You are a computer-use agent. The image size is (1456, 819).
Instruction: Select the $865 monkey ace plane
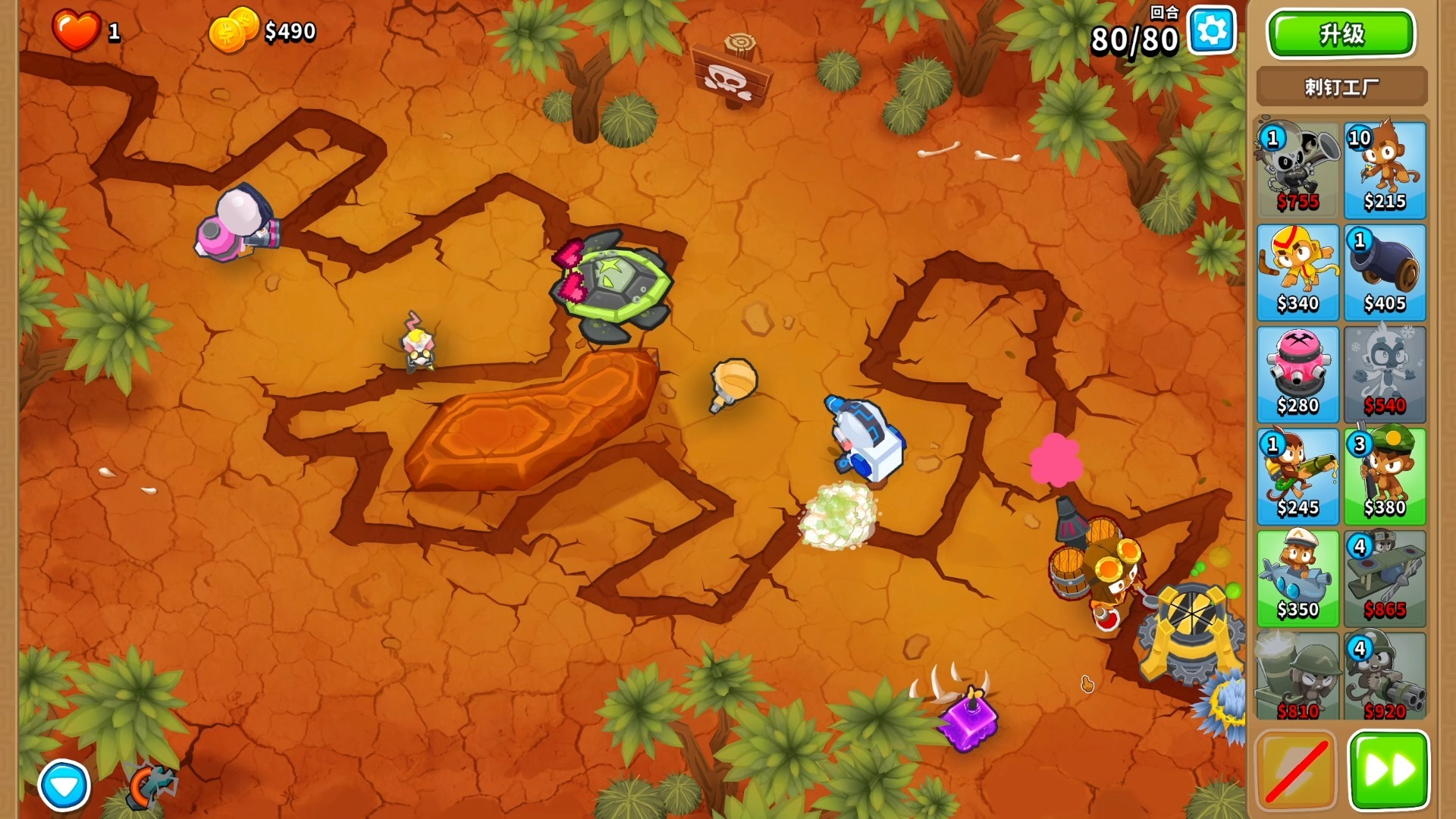[1385, 579]
